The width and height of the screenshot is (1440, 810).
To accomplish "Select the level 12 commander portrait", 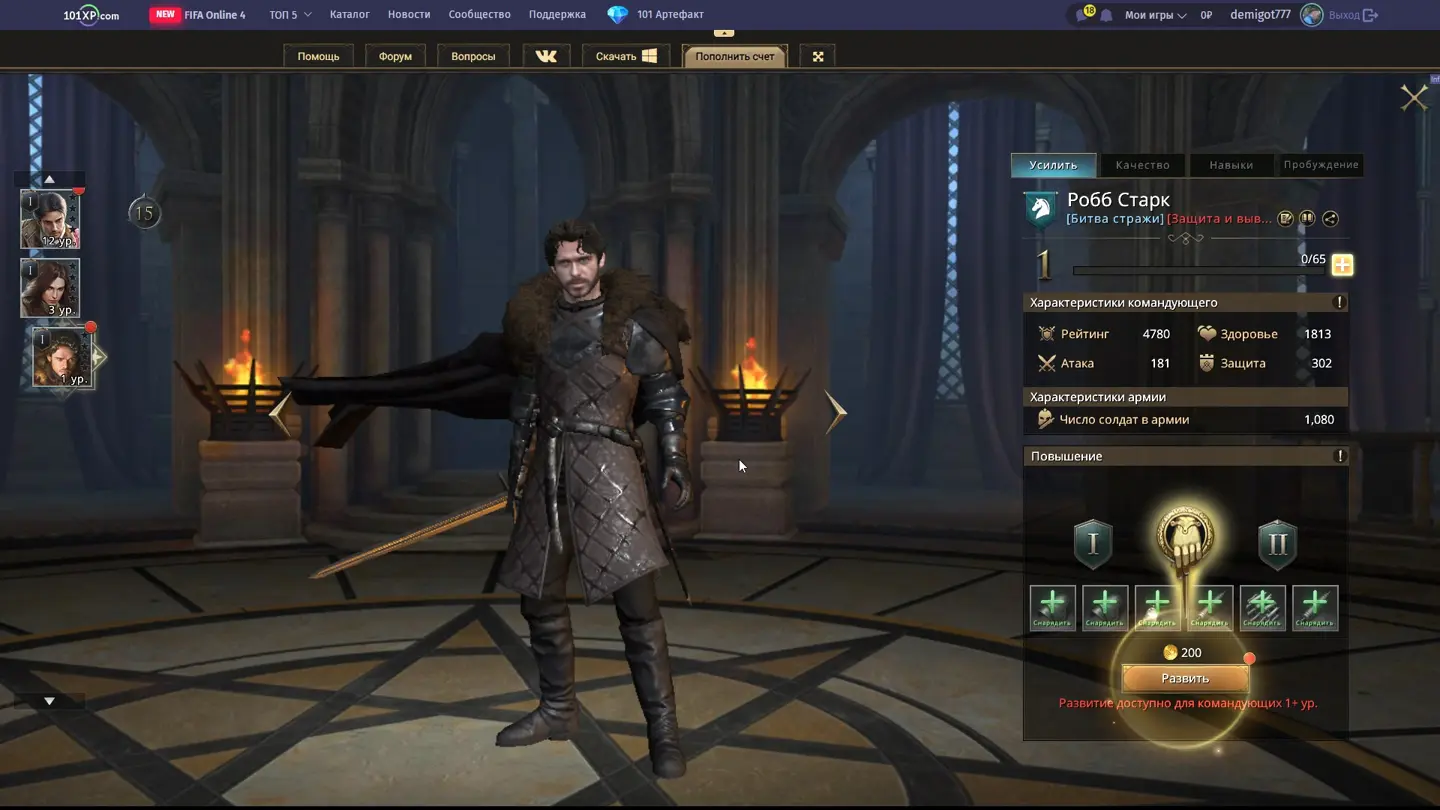I will [x=50, y=219].
